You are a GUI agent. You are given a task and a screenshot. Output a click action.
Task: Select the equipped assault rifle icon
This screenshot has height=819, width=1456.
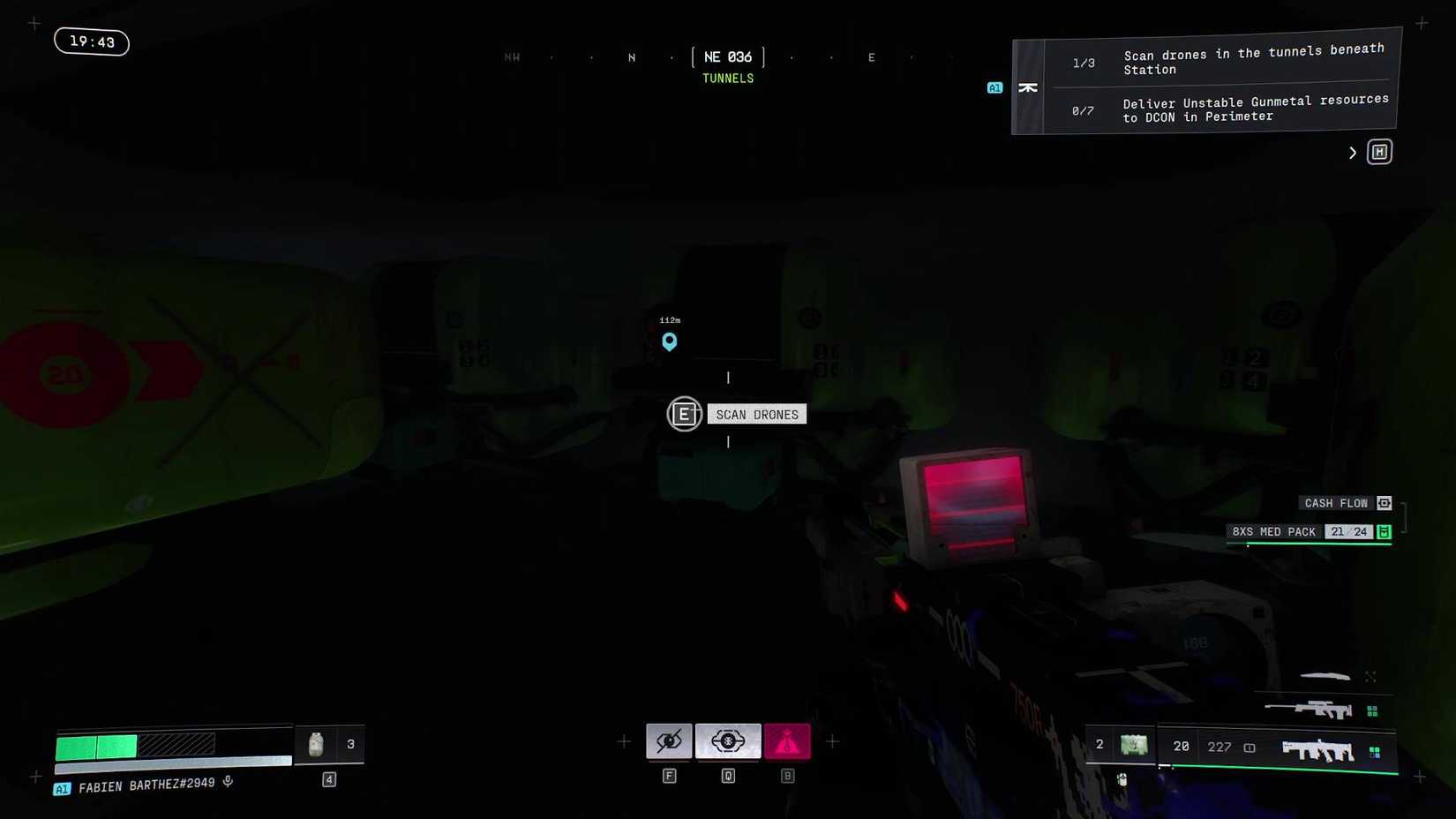click(x=1317, y=750)
